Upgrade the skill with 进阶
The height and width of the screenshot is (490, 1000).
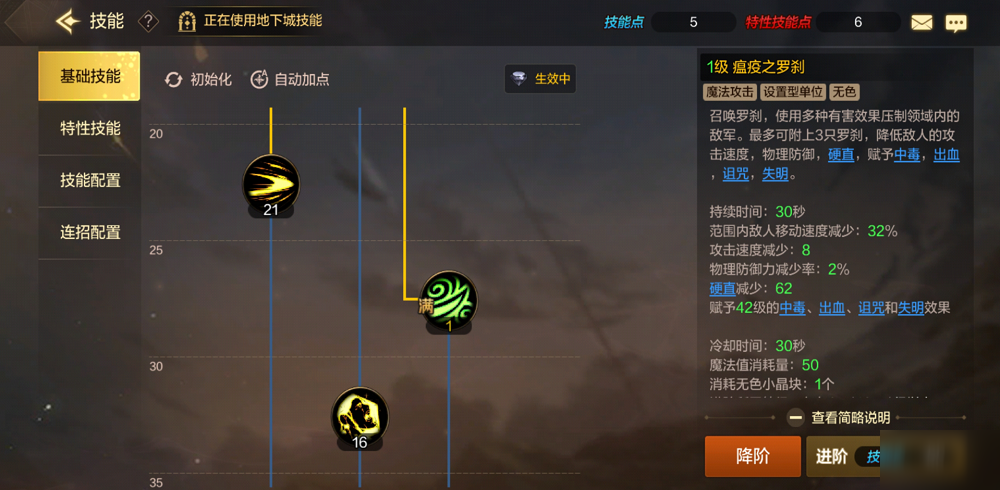[x=832, y=456]
